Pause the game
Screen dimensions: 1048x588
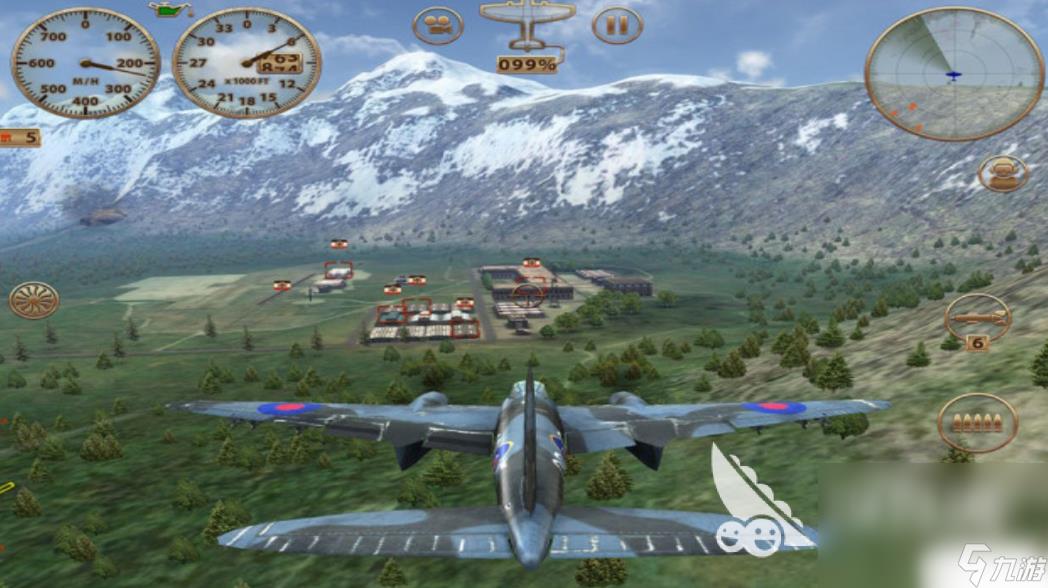(x=617, y=25)
